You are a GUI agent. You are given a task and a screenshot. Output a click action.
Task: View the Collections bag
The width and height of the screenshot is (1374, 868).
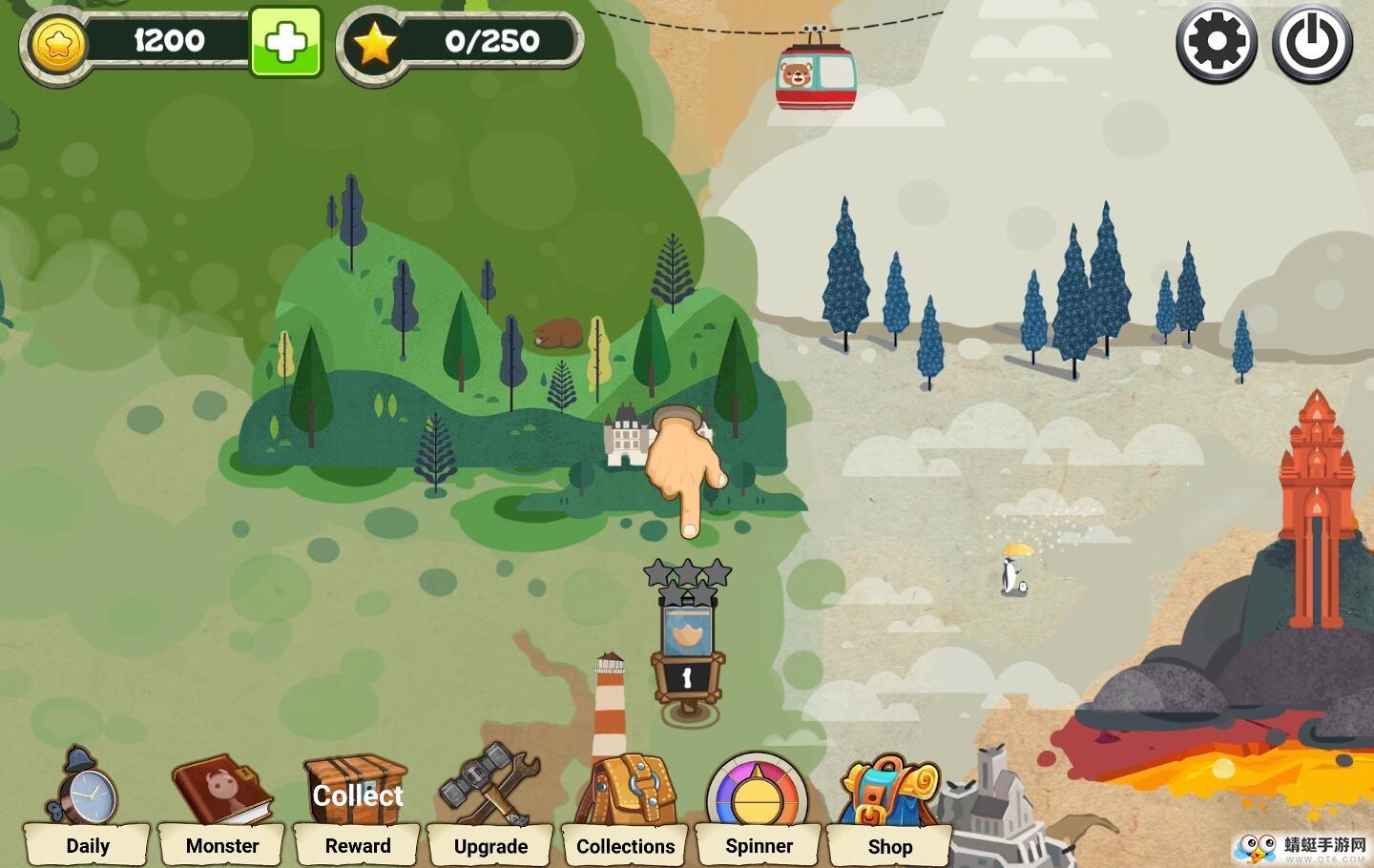click(x=626, y=807)
